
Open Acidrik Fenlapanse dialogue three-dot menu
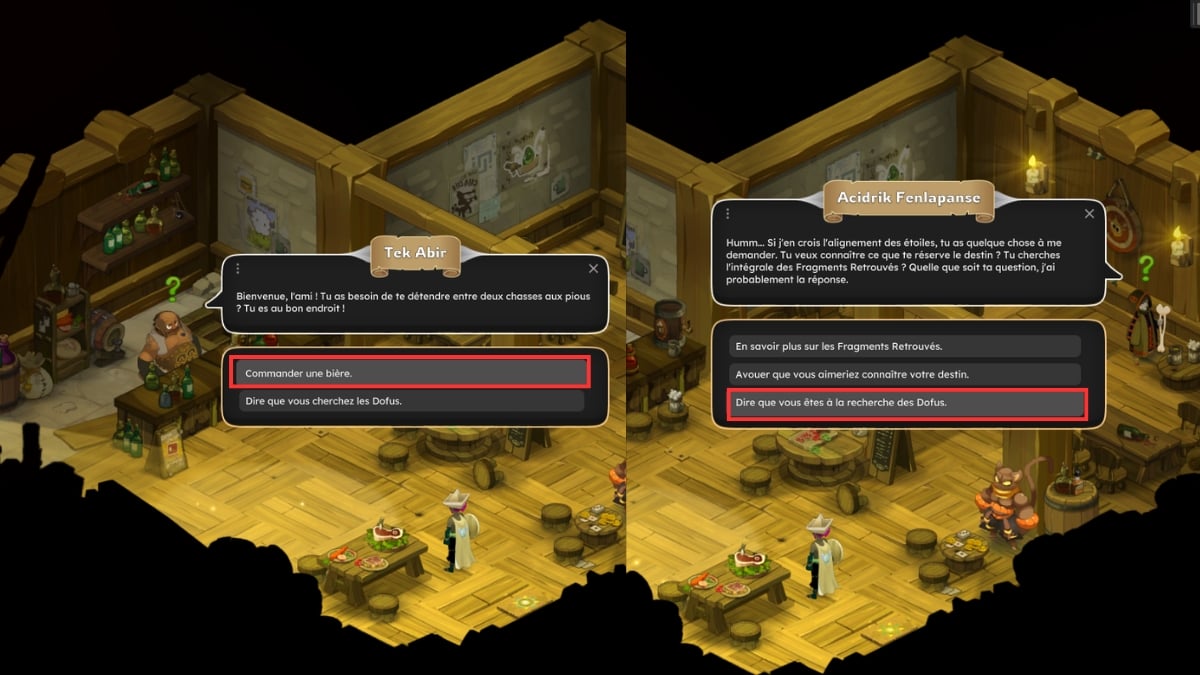click(727, 214)
